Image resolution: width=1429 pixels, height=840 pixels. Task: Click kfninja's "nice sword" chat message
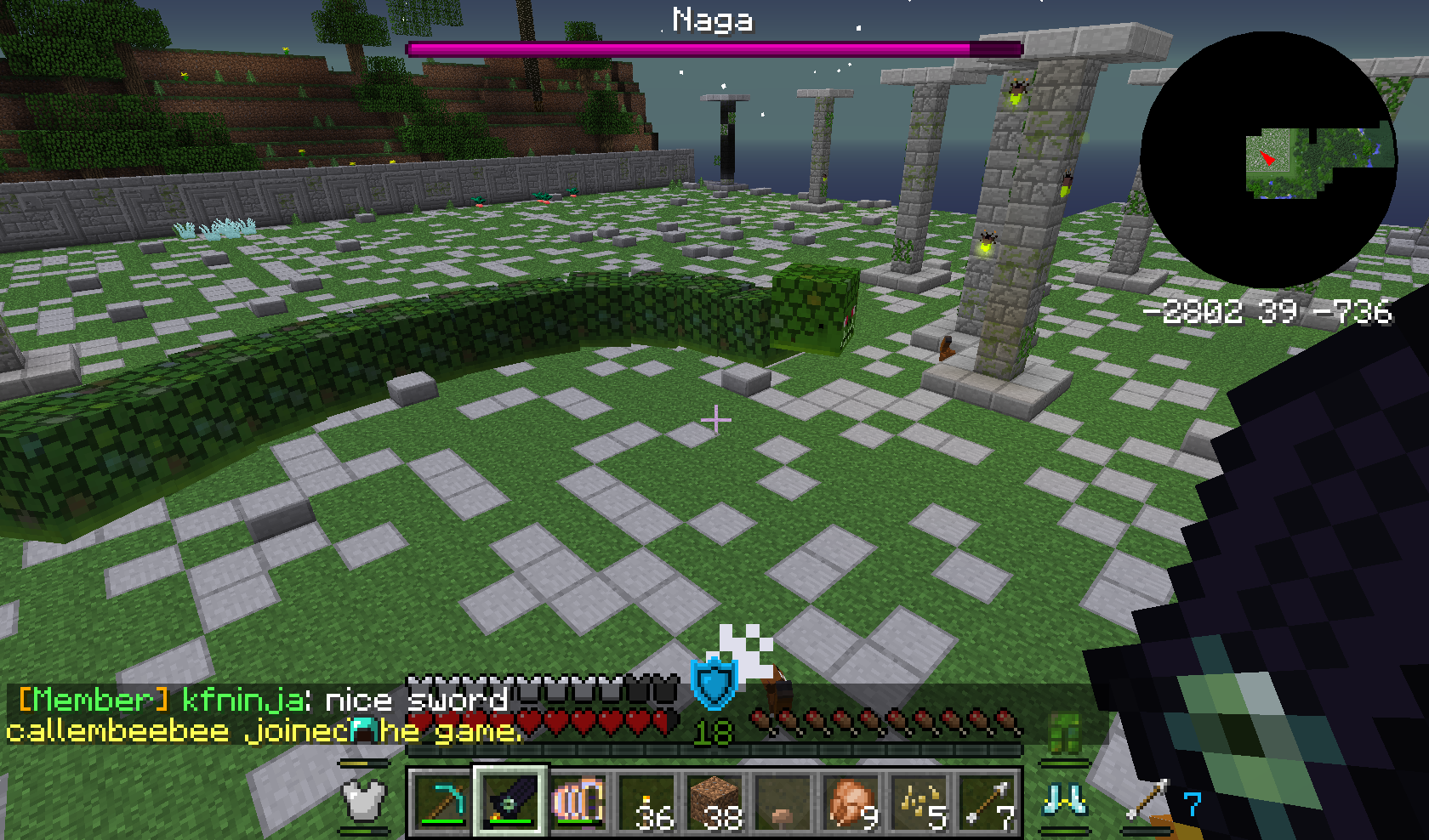[262, 700]
